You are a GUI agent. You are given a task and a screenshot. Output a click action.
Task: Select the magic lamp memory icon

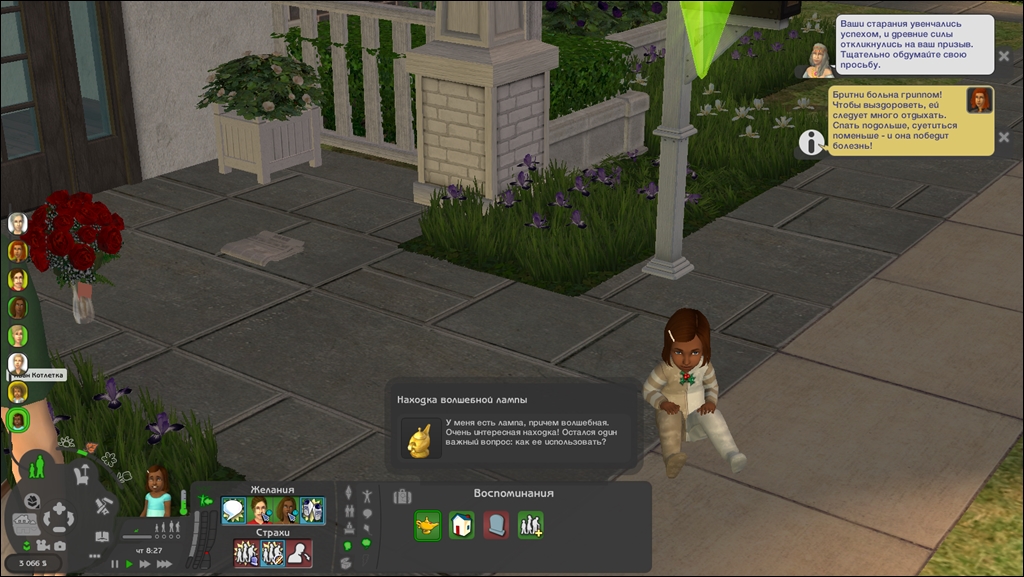point(428,525)
